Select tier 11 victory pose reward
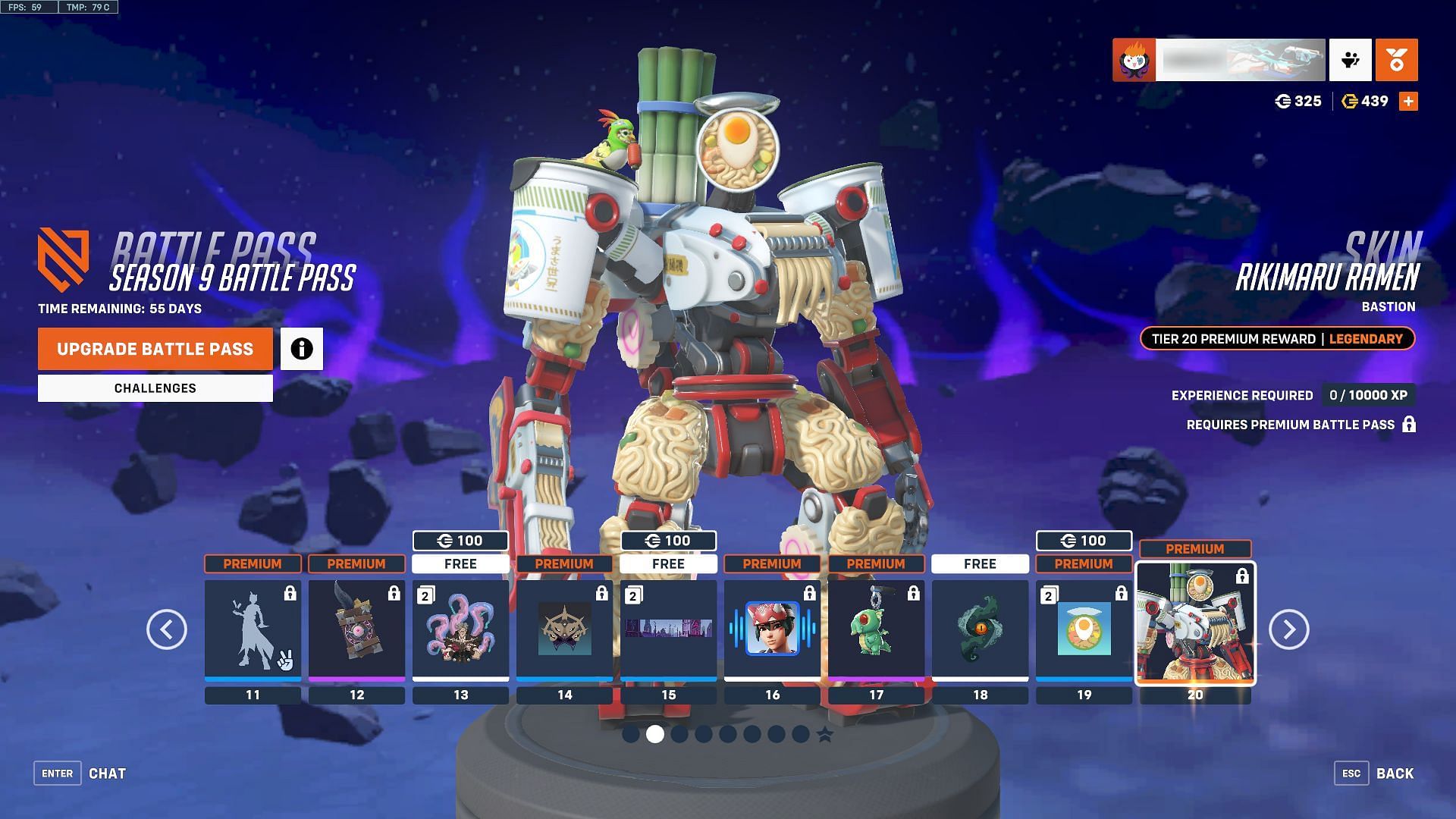The height and width of the screenshot is (819, 1456). pos(253,629)
